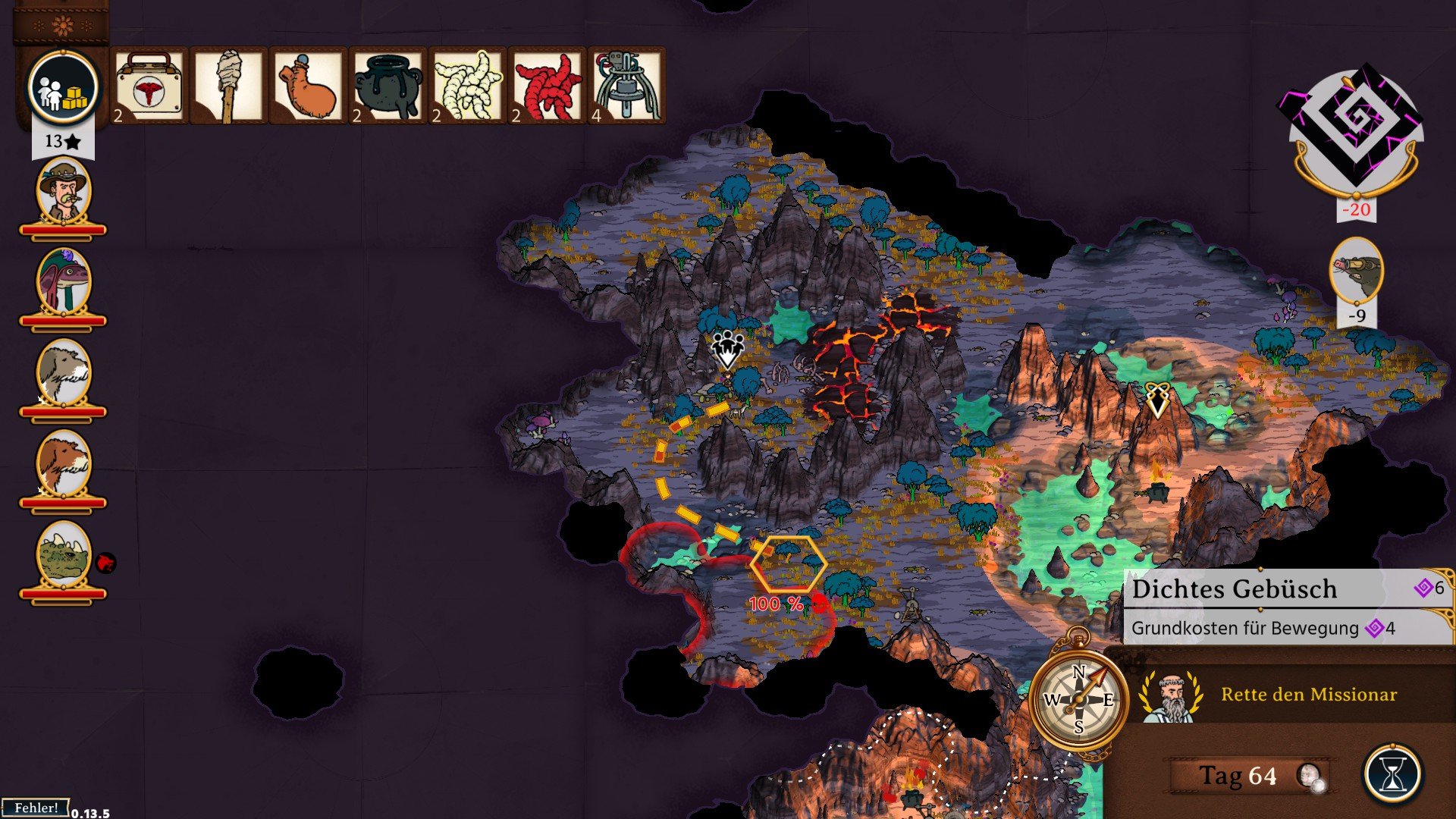Inspect the animal icon showing -9
The width and height of the screenshot is (1456, 819).
1356,271
